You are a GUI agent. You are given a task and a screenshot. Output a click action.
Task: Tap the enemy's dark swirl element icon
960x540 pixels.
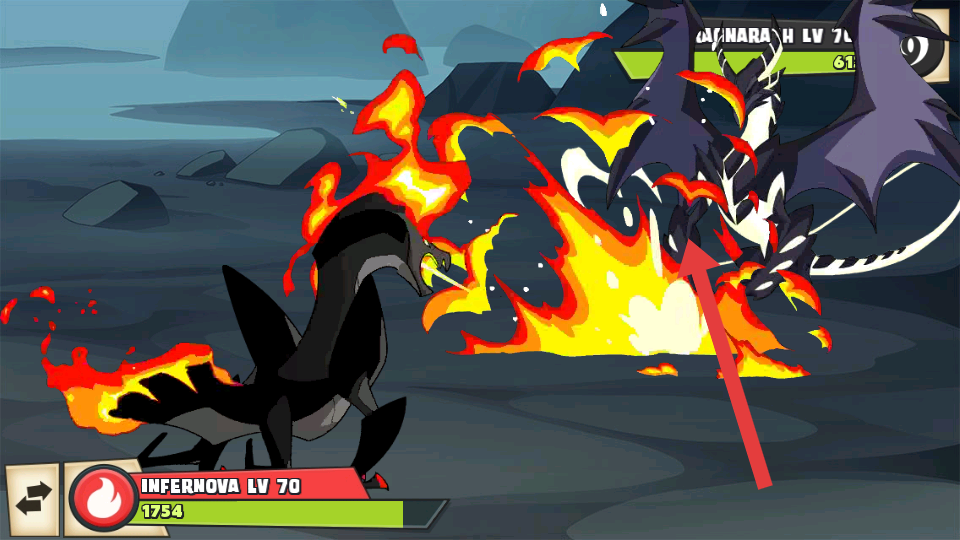click(930, 44)
